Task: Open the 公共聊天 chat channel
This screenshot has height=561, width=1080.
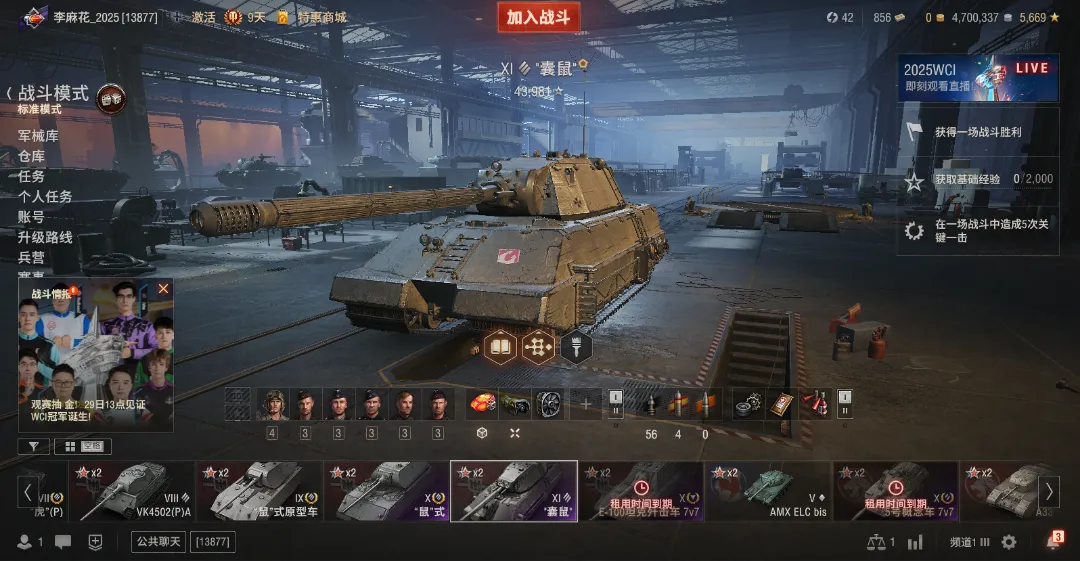Action: pyautogui.click(x=159, y=542)
